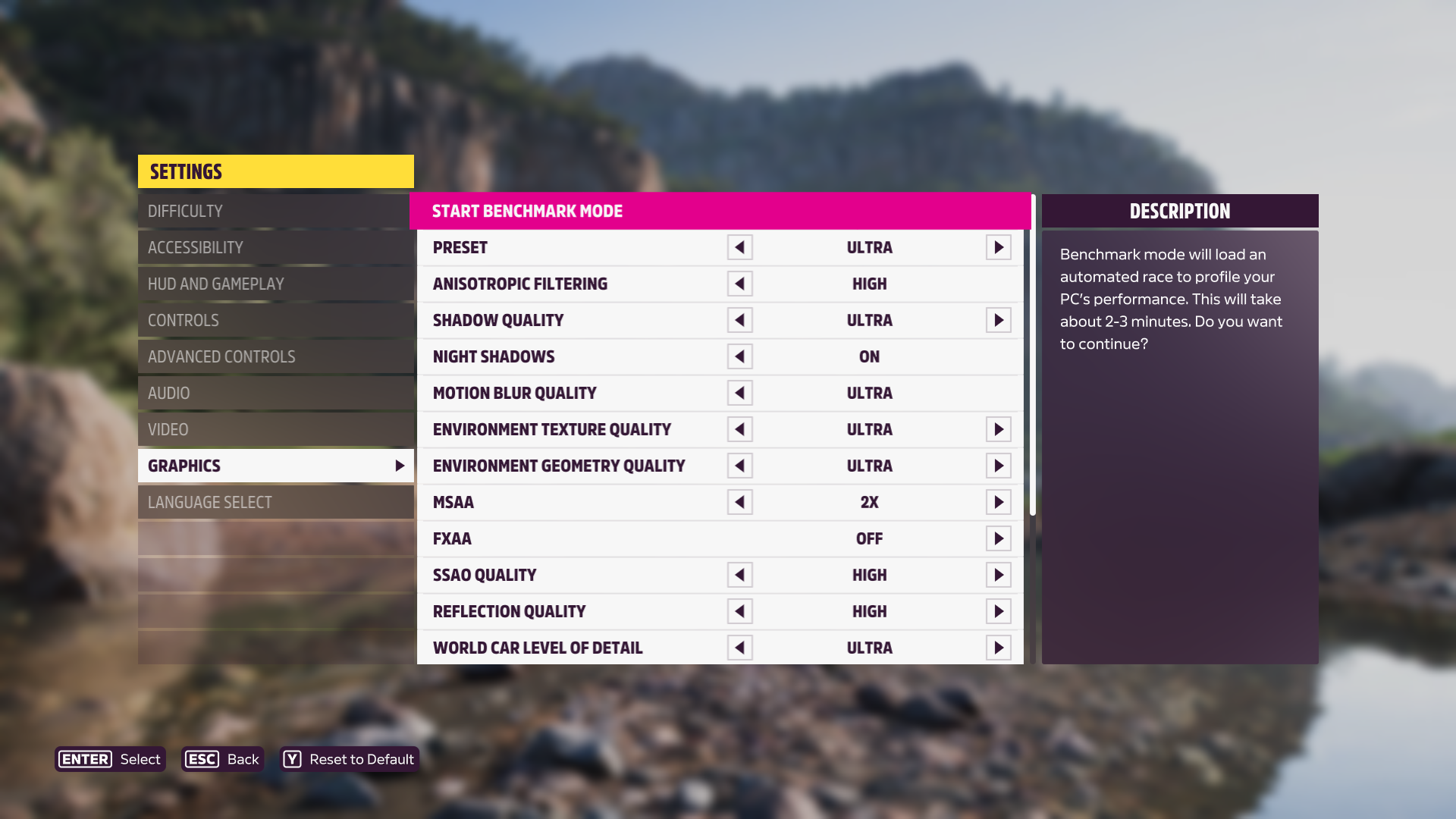Open the Difficulty settings
This screenshot has width=1456, height=819.
click(x=275, y=211)
